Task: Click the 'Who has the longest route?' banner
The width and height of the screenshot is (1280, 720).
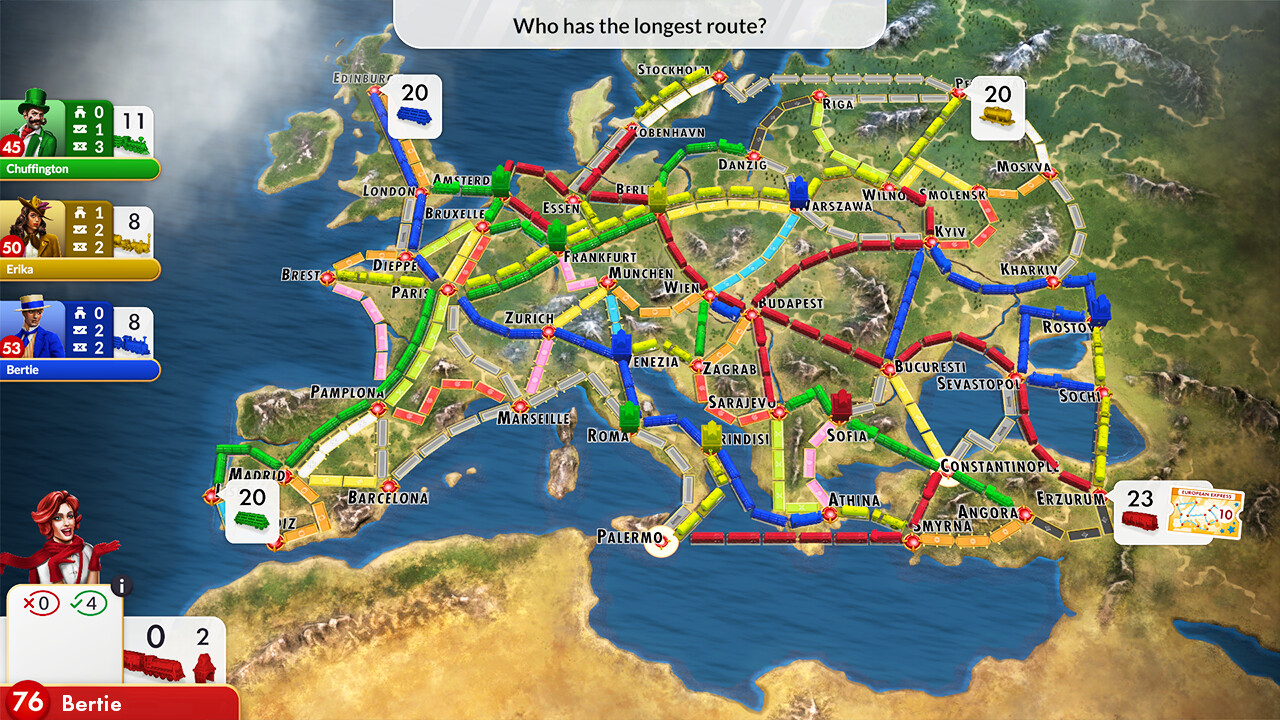Action: 640,26
